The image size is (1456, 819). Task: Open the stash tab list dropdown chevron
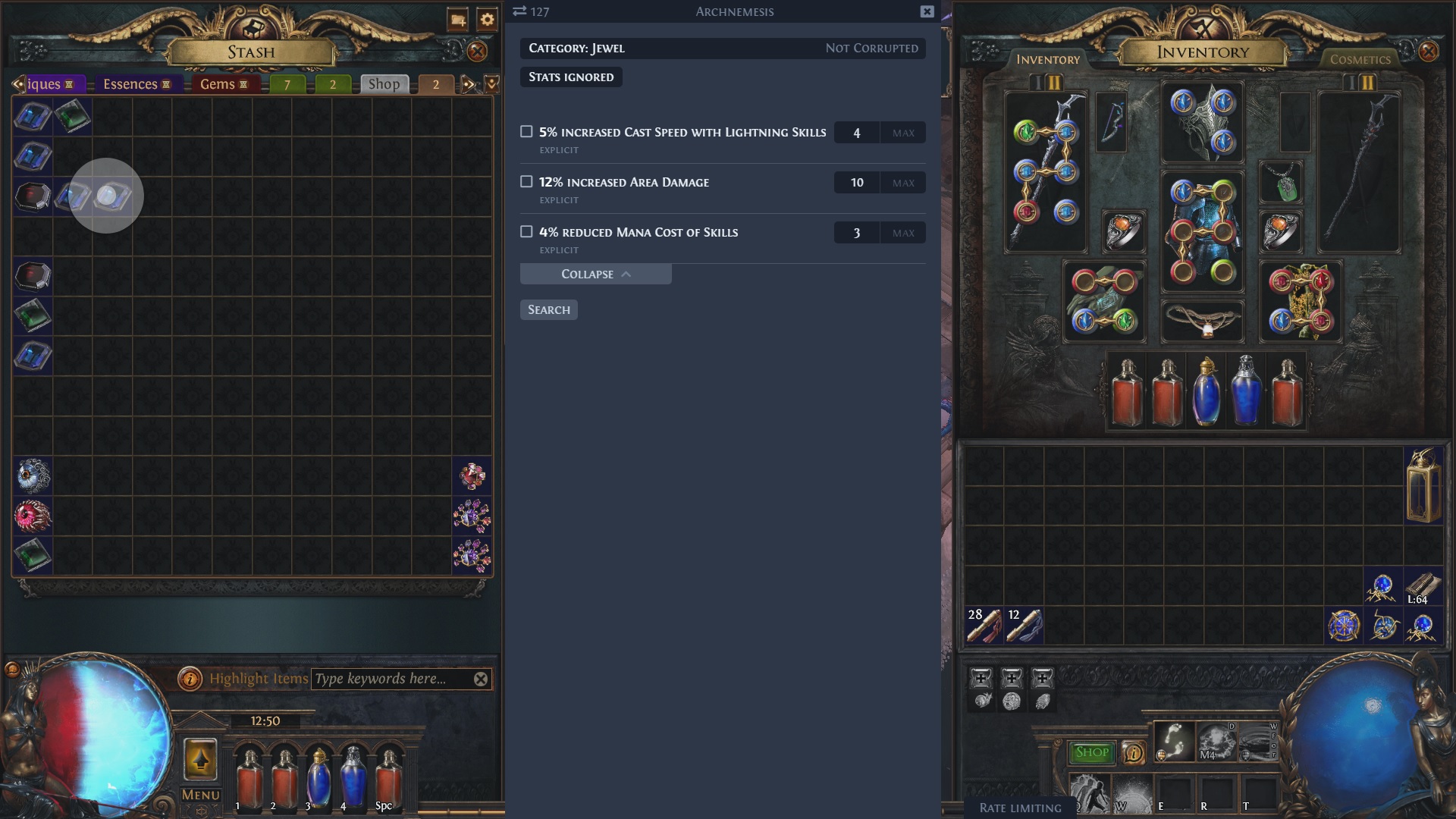click(490, 83)
